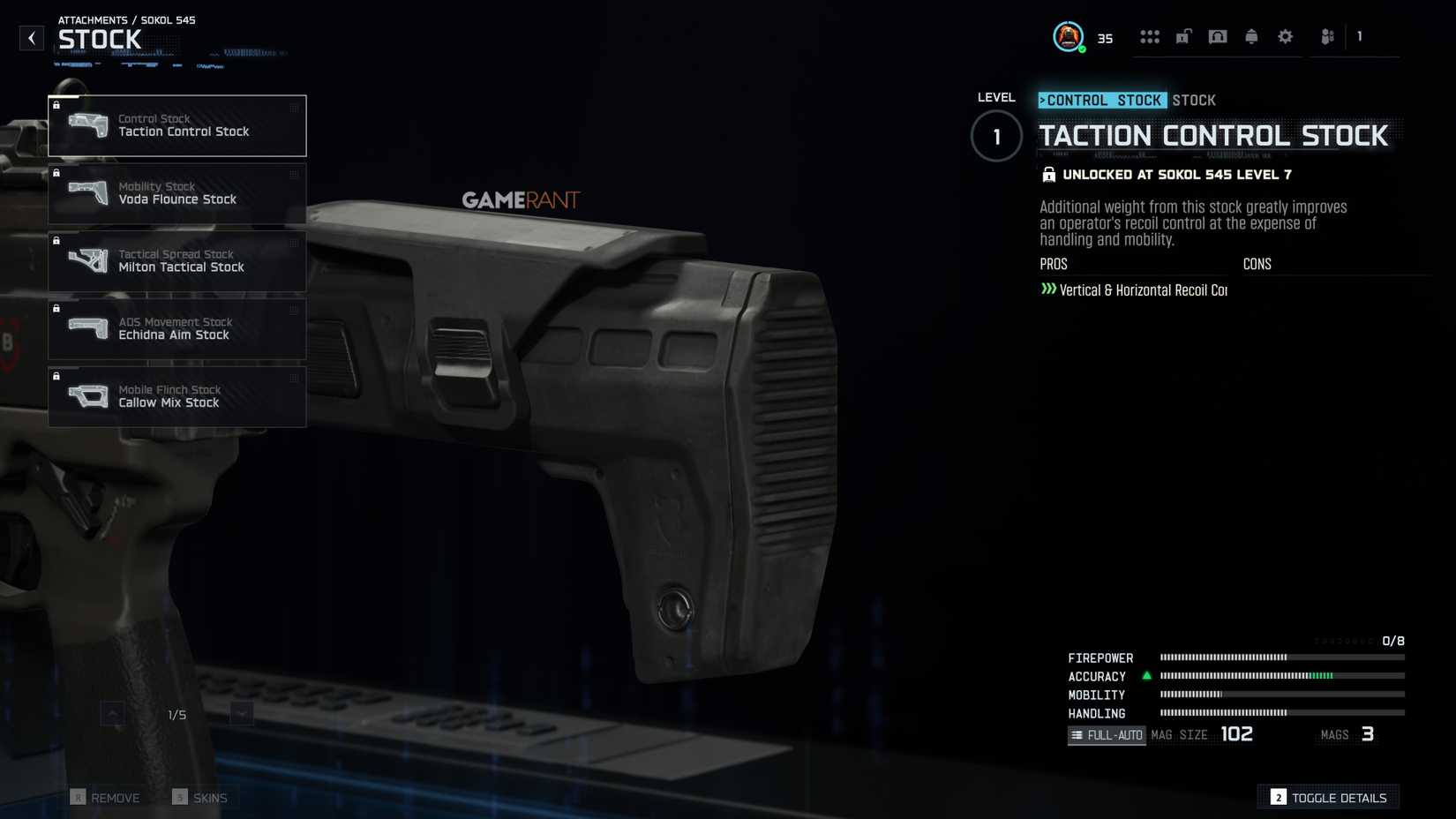Screen dimensions: 1456x819
Task: Click the up arrow to scroll attachment pages
Action: tap(112, 713)
